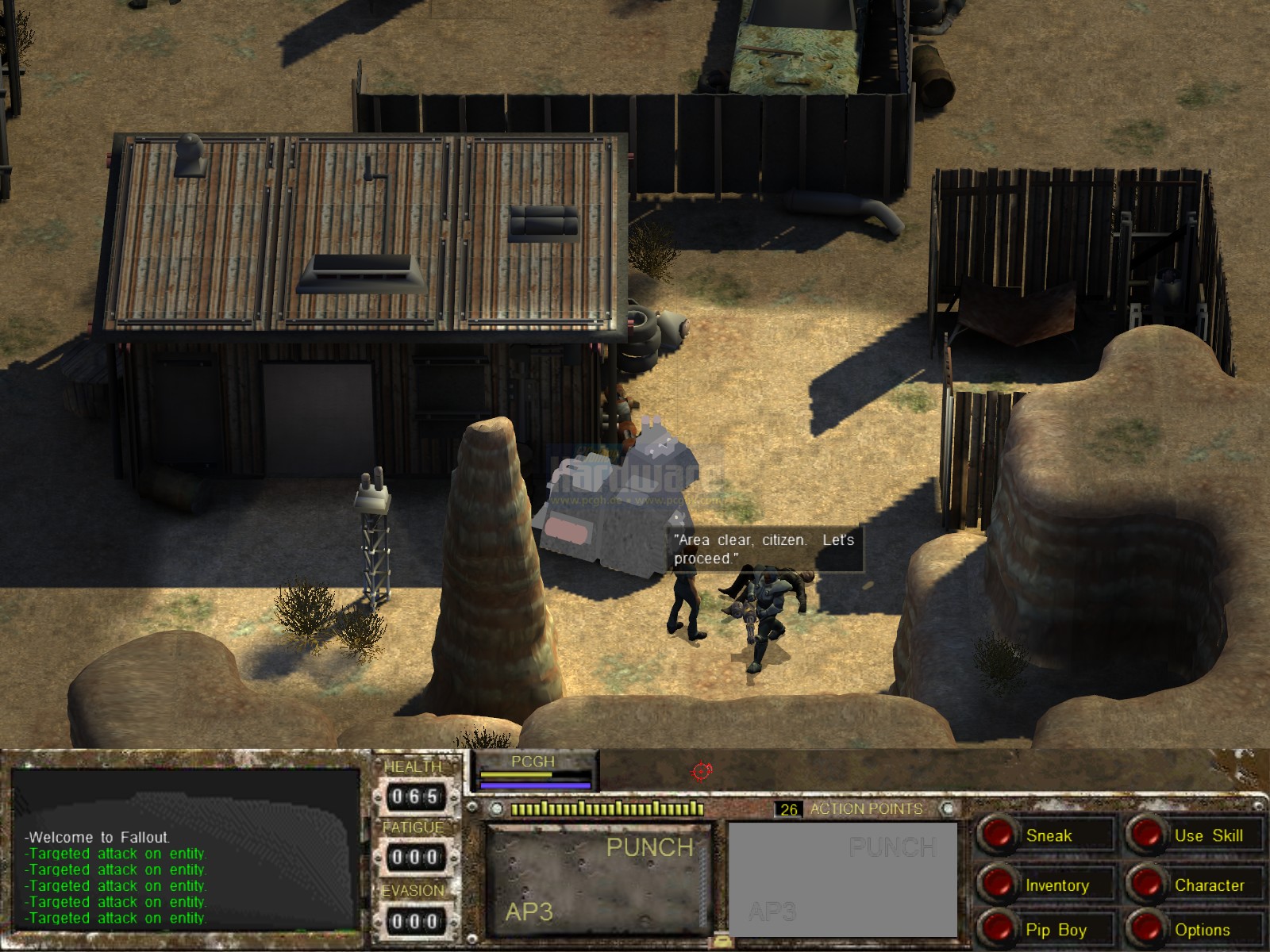Select the dark PUNCH attack slot

coord(599,878)
